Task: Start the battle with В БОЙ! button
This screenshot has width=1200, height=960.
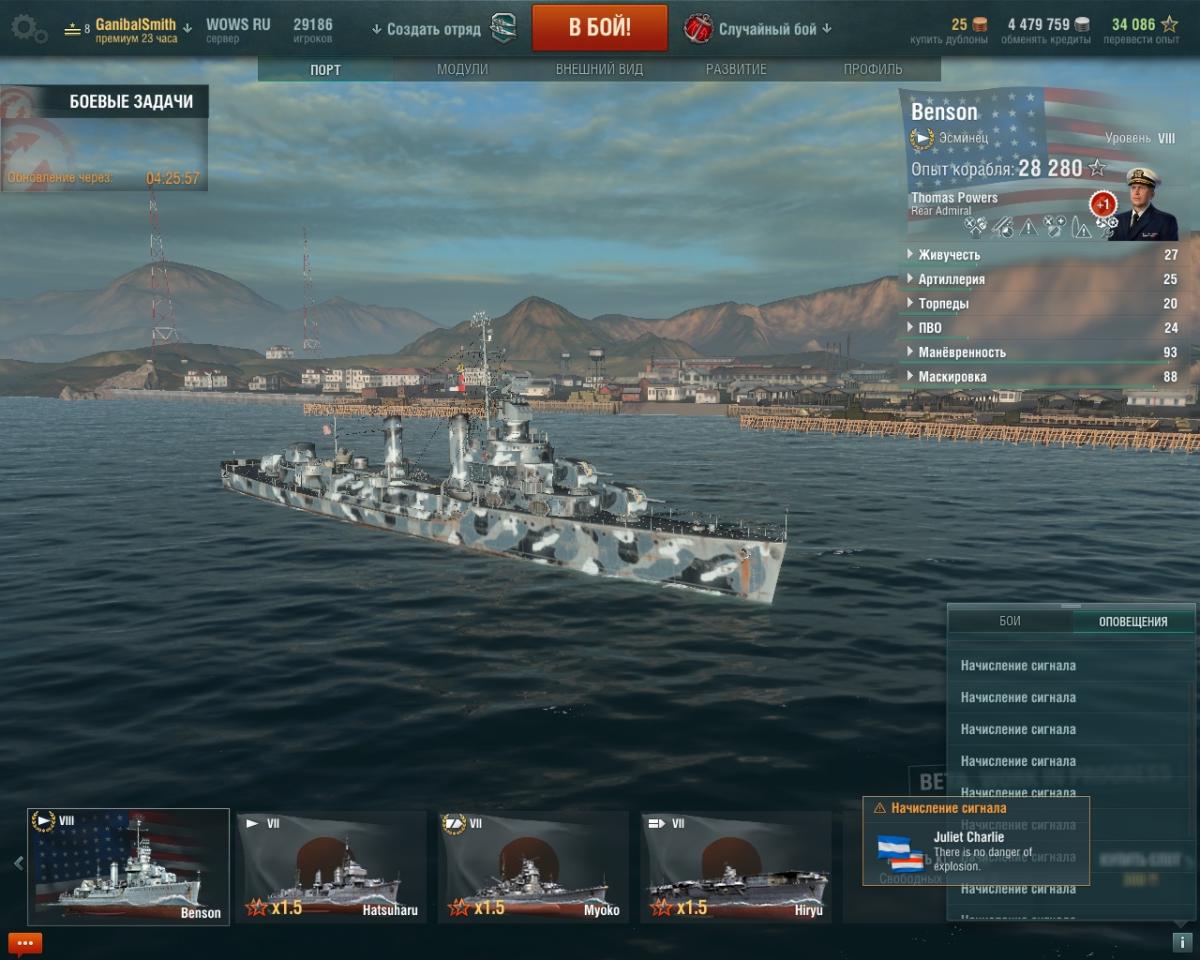Action: tap(599, 28)
